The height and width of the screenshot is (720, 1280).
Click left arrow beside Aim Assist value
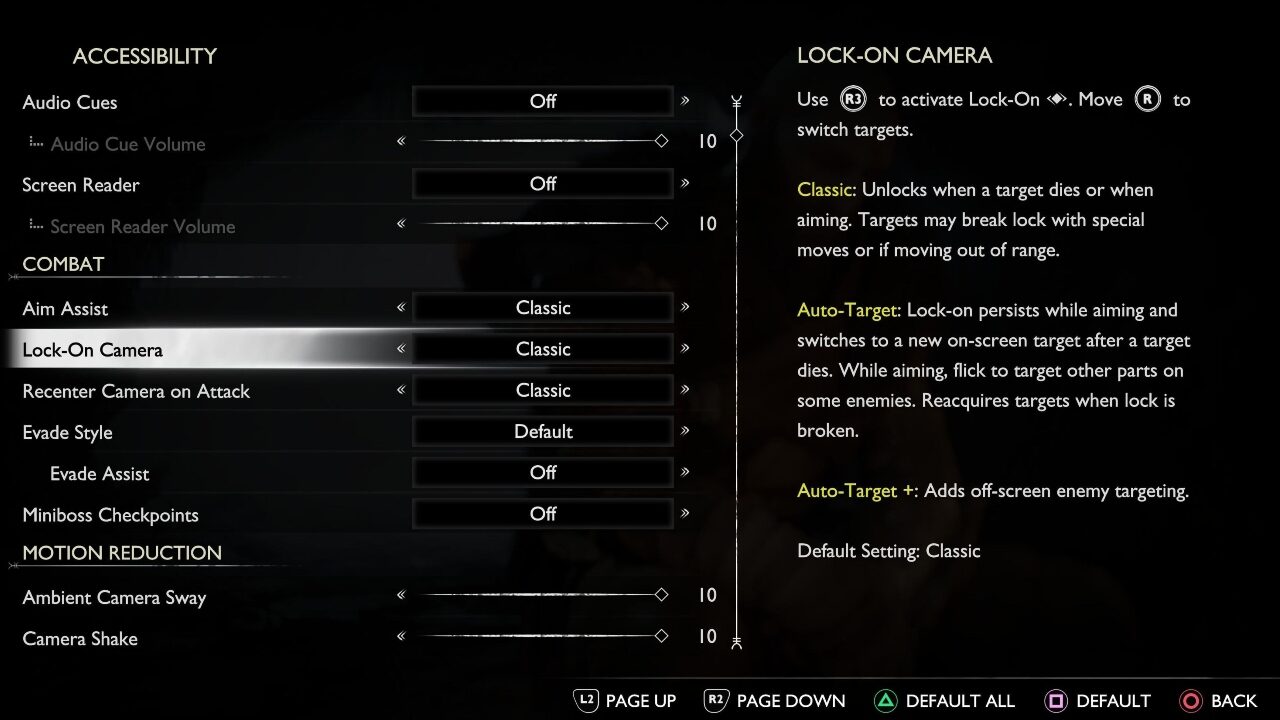click(401, 308)
